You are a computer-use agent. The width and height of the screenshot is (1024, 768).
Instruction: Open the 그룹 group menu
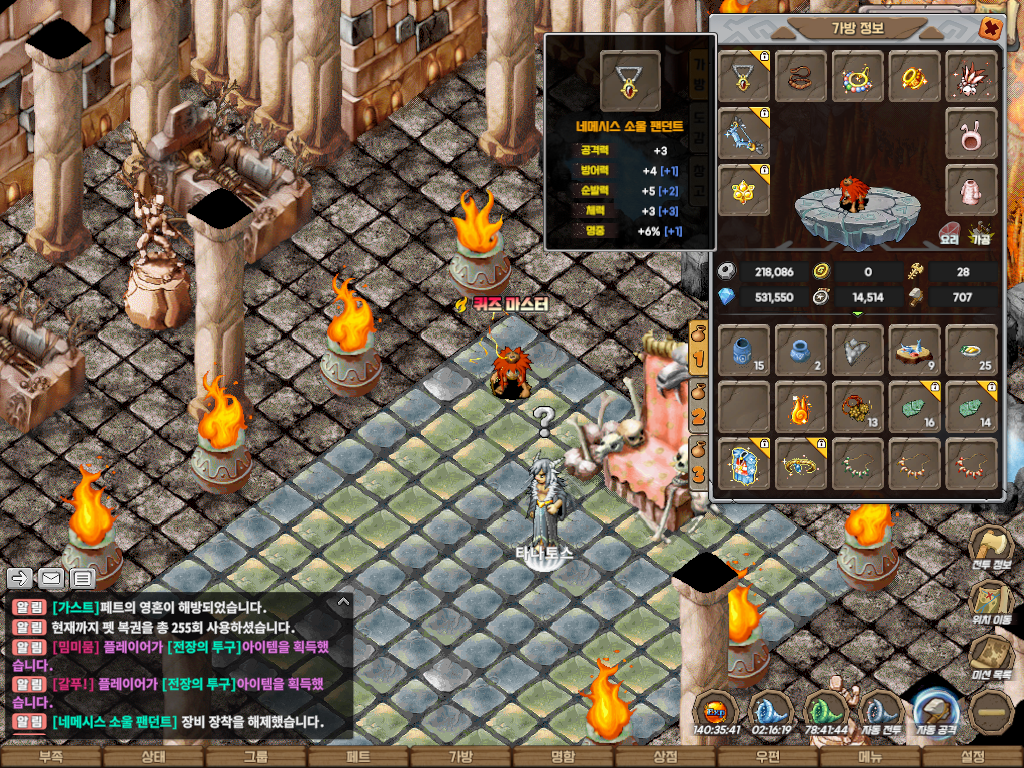pos(256,757)
